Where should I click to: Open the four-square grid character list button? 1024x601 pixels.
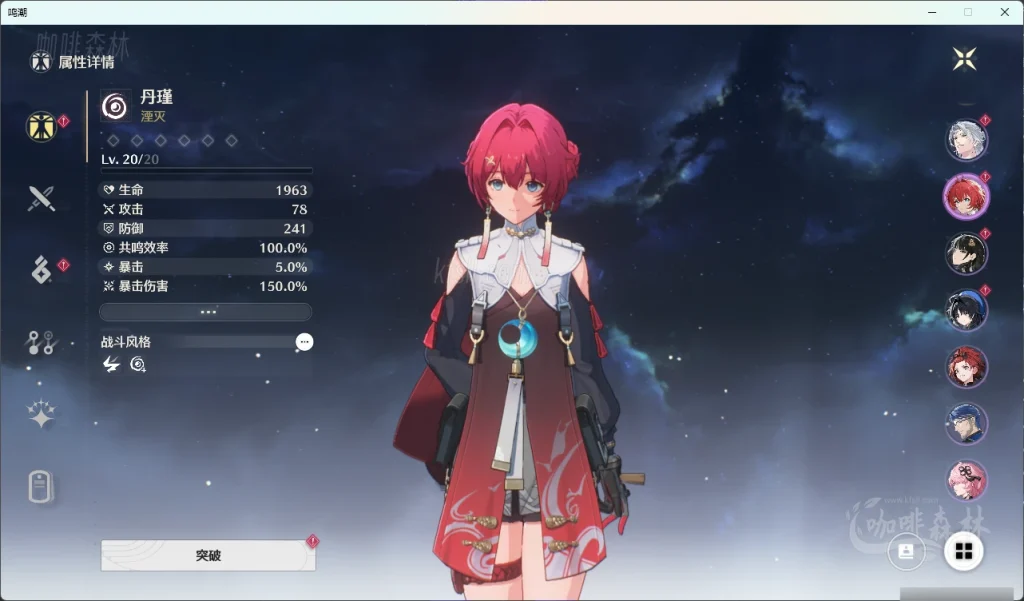(964, 551)
